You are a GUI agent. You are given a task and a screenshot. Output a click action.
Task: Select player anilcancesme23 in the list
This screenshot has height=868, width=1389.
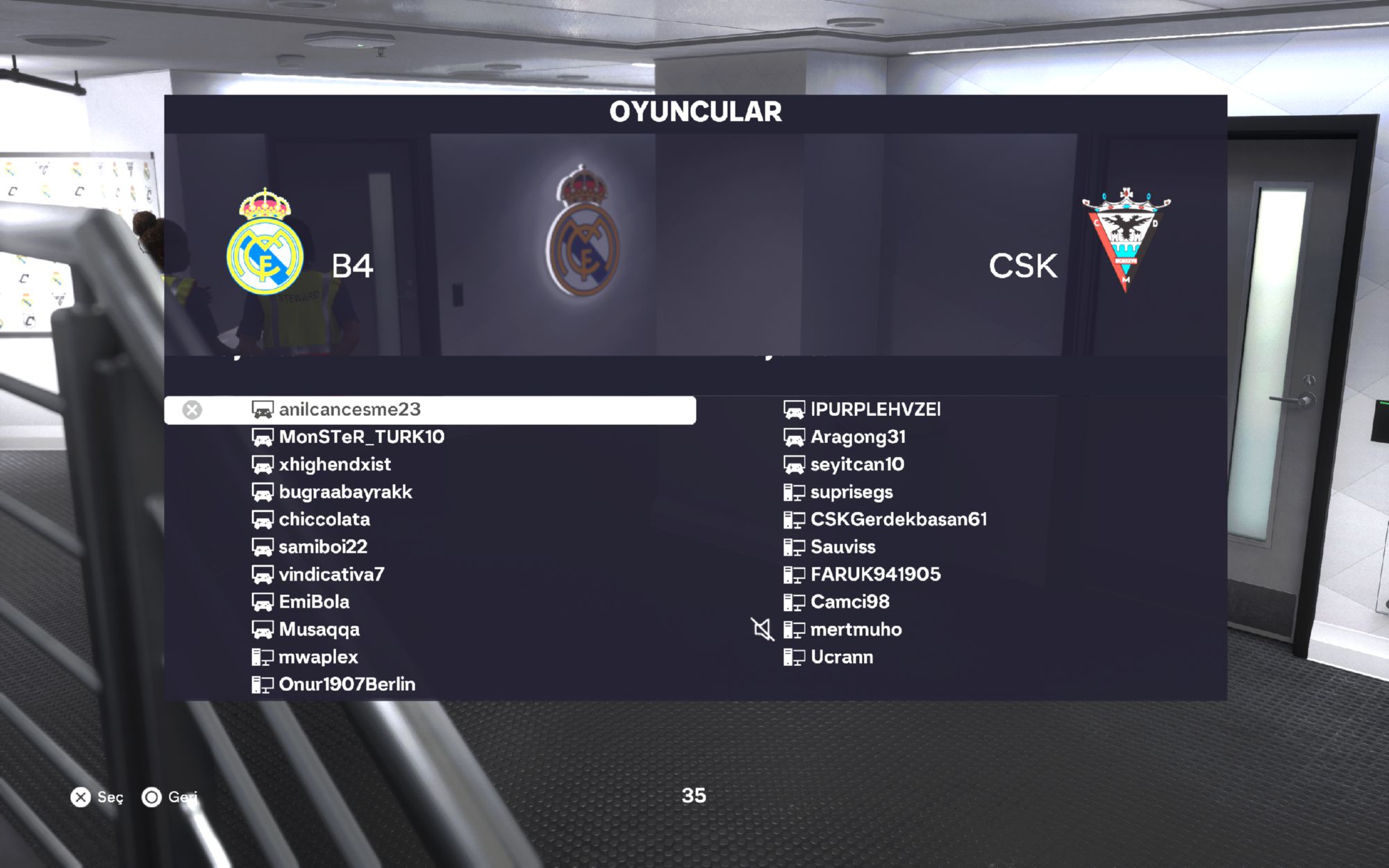[x=349, y=410]
